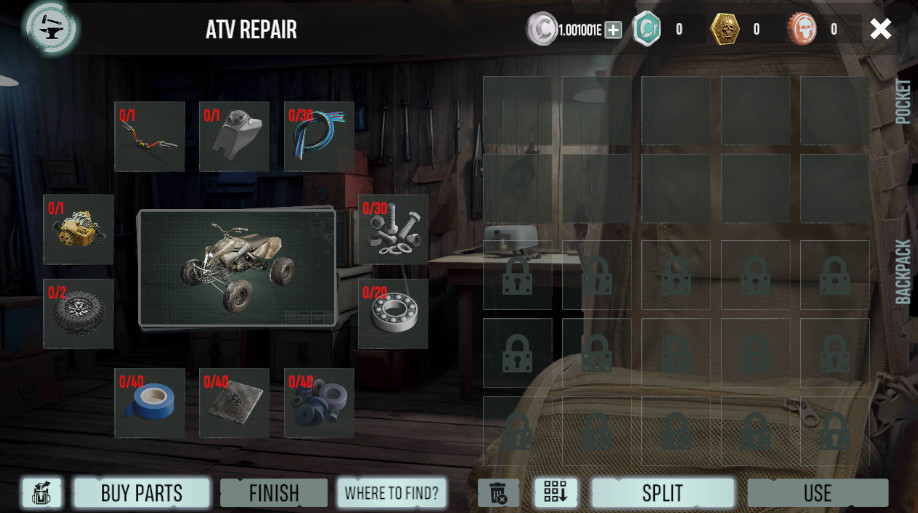Select the blue duct tape slot
918x513 pixels.
(150, 403)
